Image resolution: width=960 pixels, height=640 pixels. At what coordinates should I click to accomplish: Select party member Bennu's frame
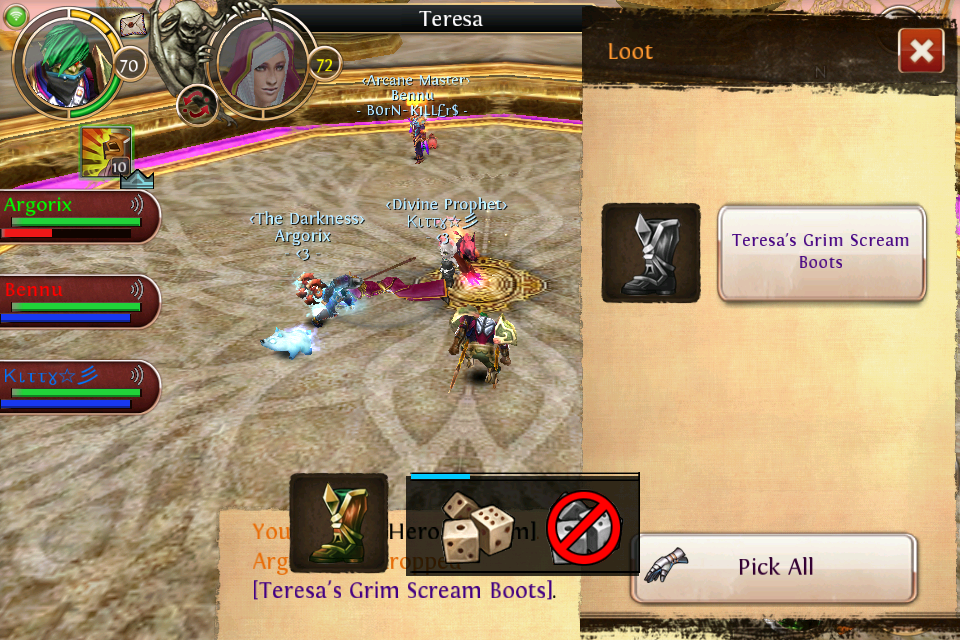[78, 302]
